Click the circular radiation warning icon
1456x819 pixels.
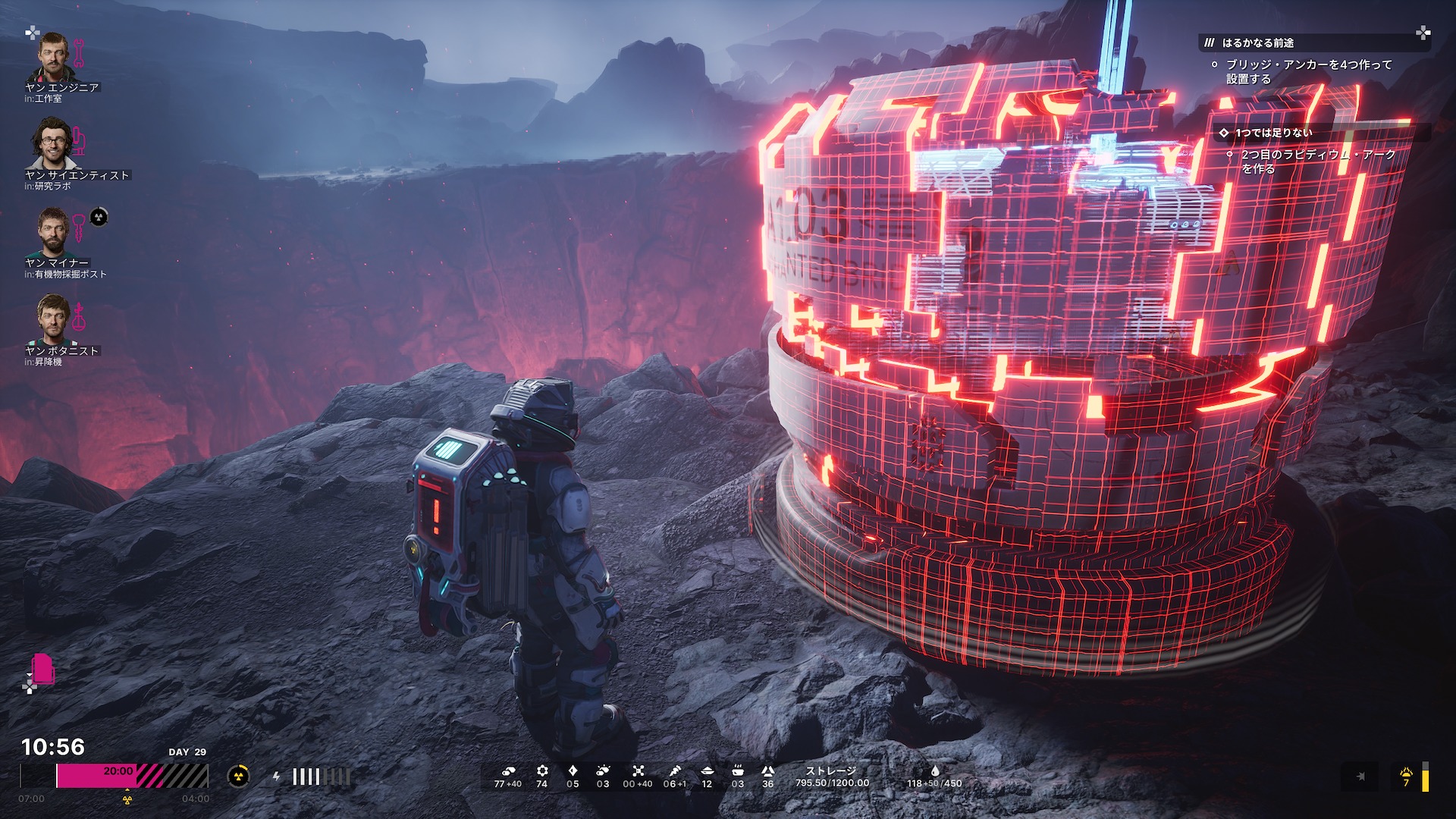[x=239, y=776]
